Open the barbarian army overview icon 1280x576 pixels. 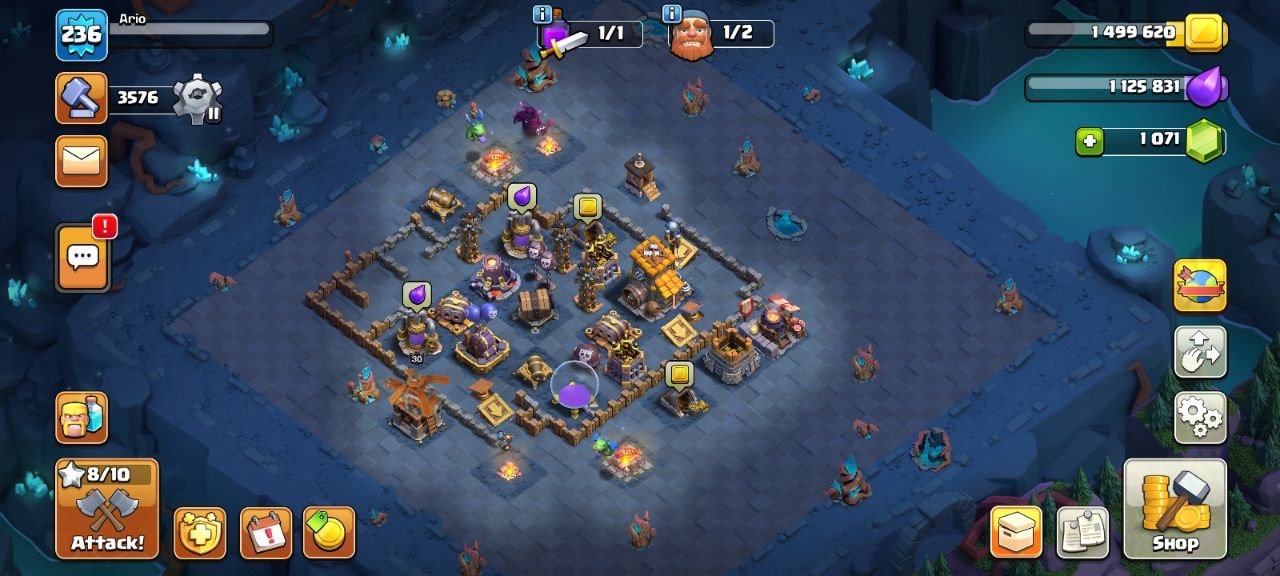[81, 417]
